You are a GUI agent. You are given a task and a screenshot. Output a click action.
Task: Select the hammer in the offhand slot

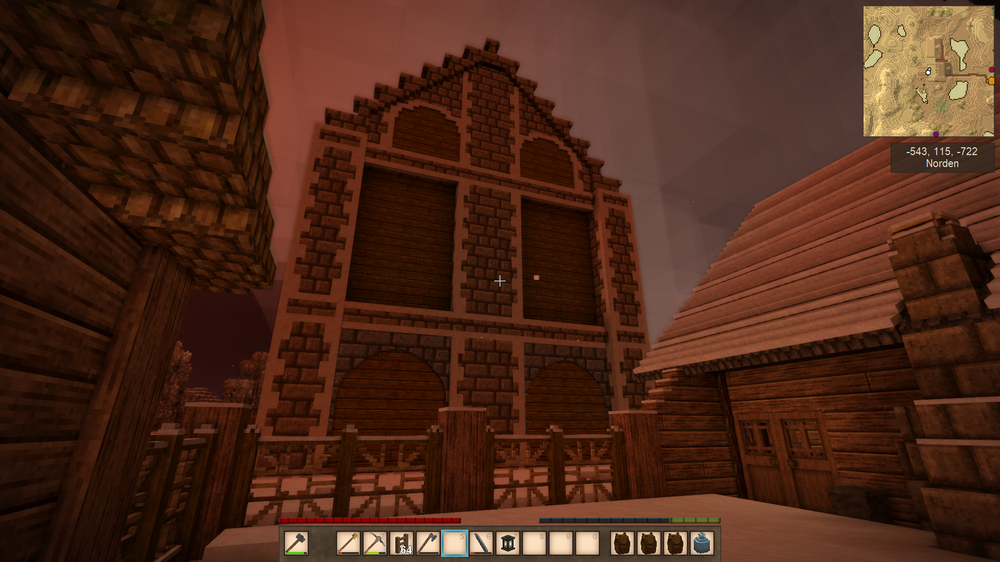[x=296, y=544]
